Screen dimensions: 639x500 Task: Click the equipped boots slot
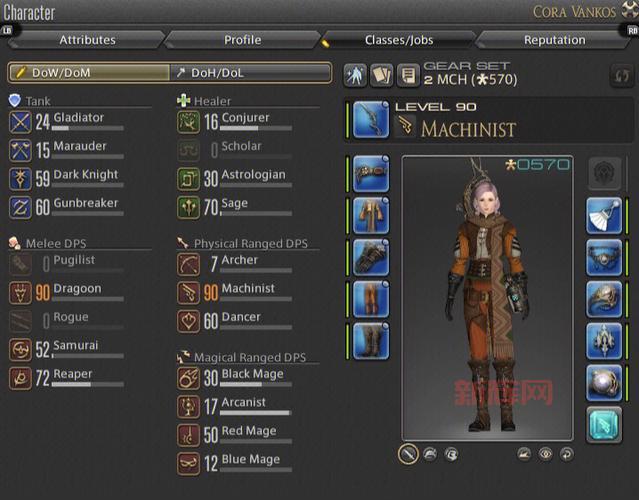coord(371,340)
